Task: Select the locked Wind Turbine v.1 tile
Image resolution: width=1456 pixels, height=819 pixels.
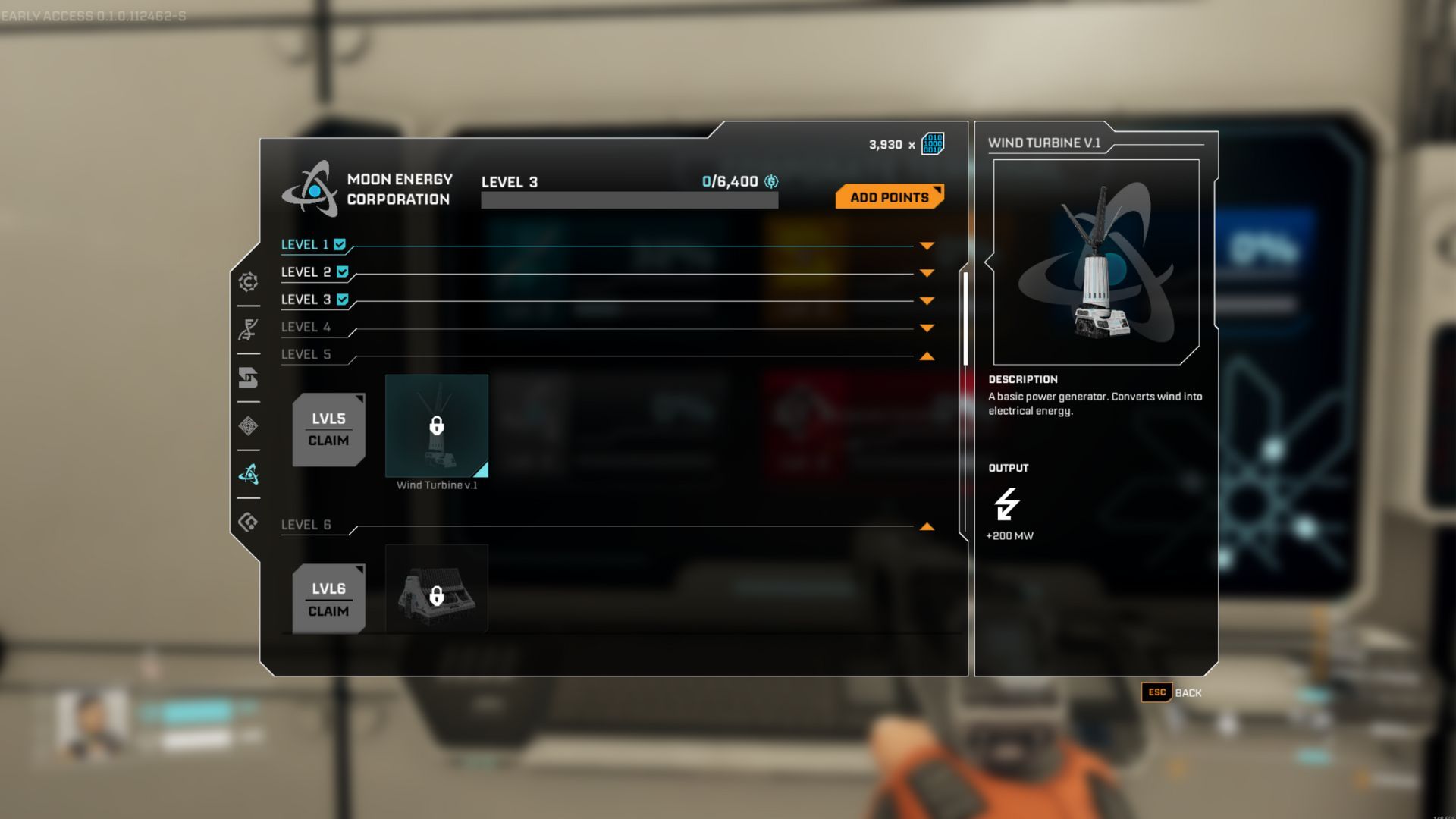Action: point(436,425)
